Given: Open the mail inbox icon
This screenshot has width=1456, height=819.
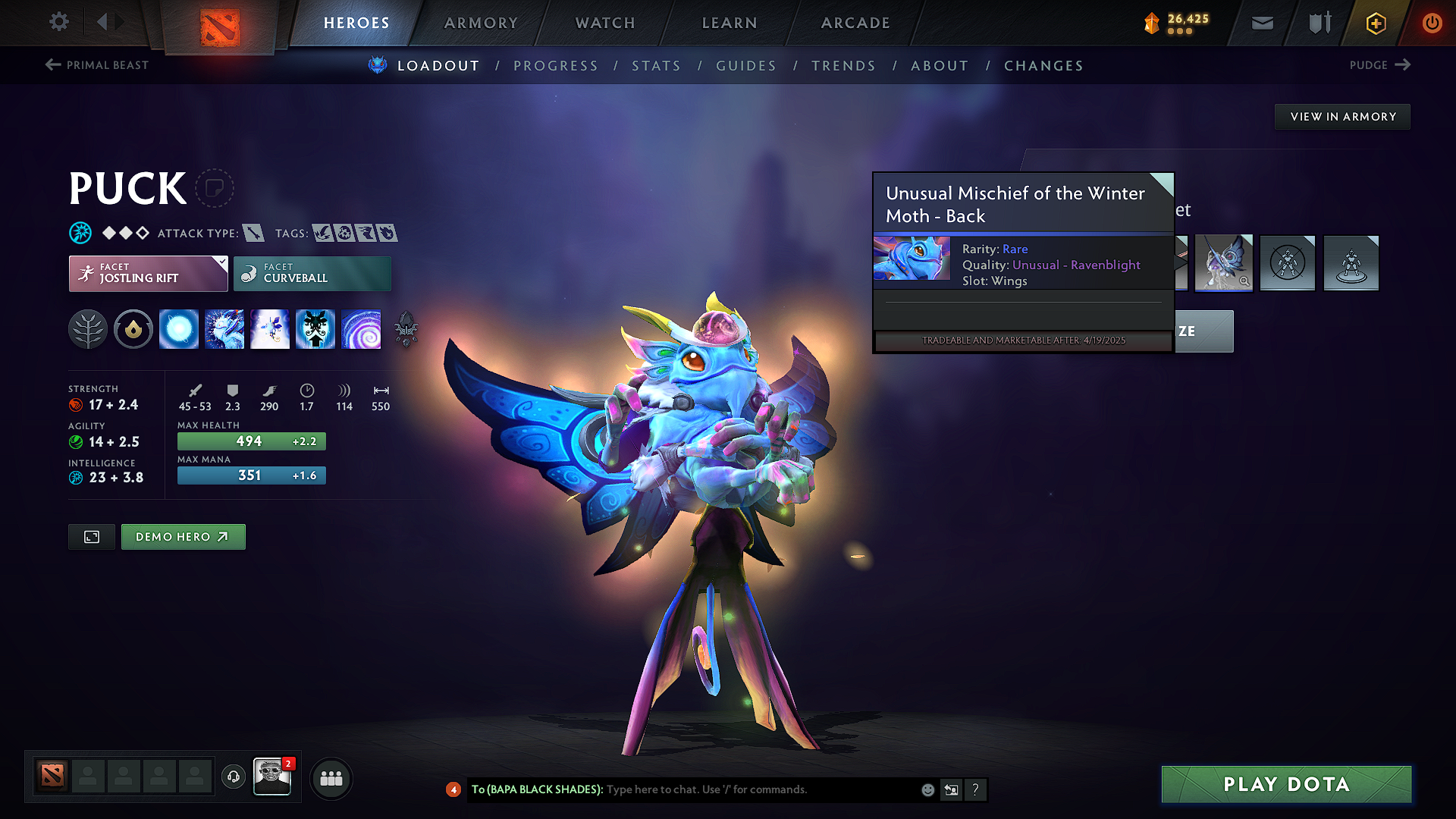Looking at the screenshot, I should tap(1262, 23).
